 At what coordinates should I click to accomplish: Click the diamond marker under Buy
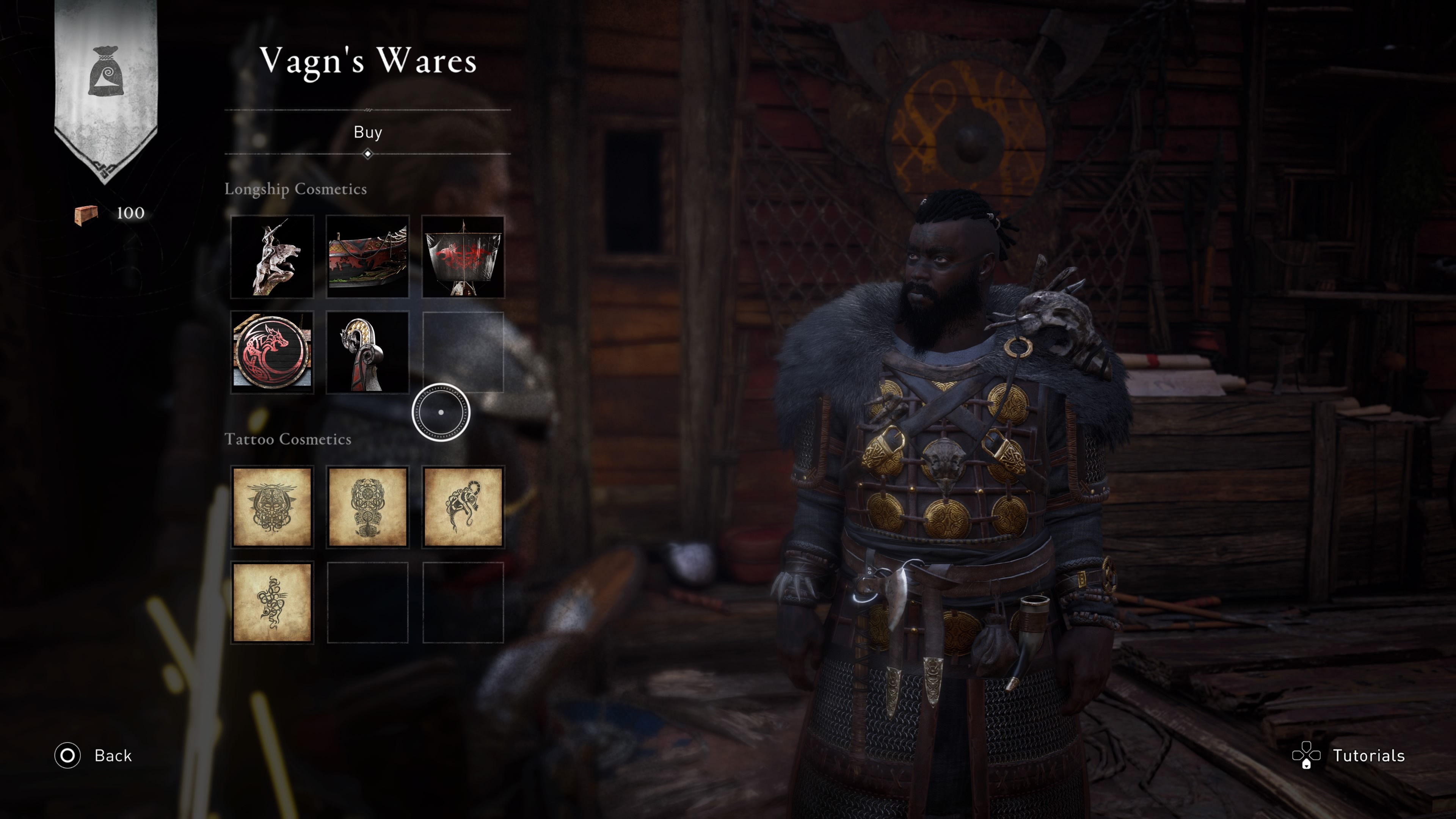(x=368, y=153)
